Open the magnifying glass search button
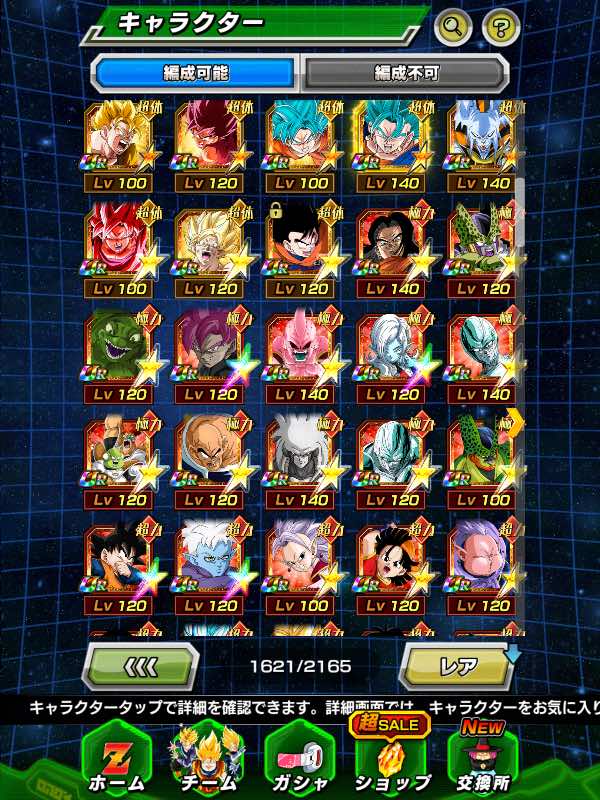 click(x=453, y=27)
